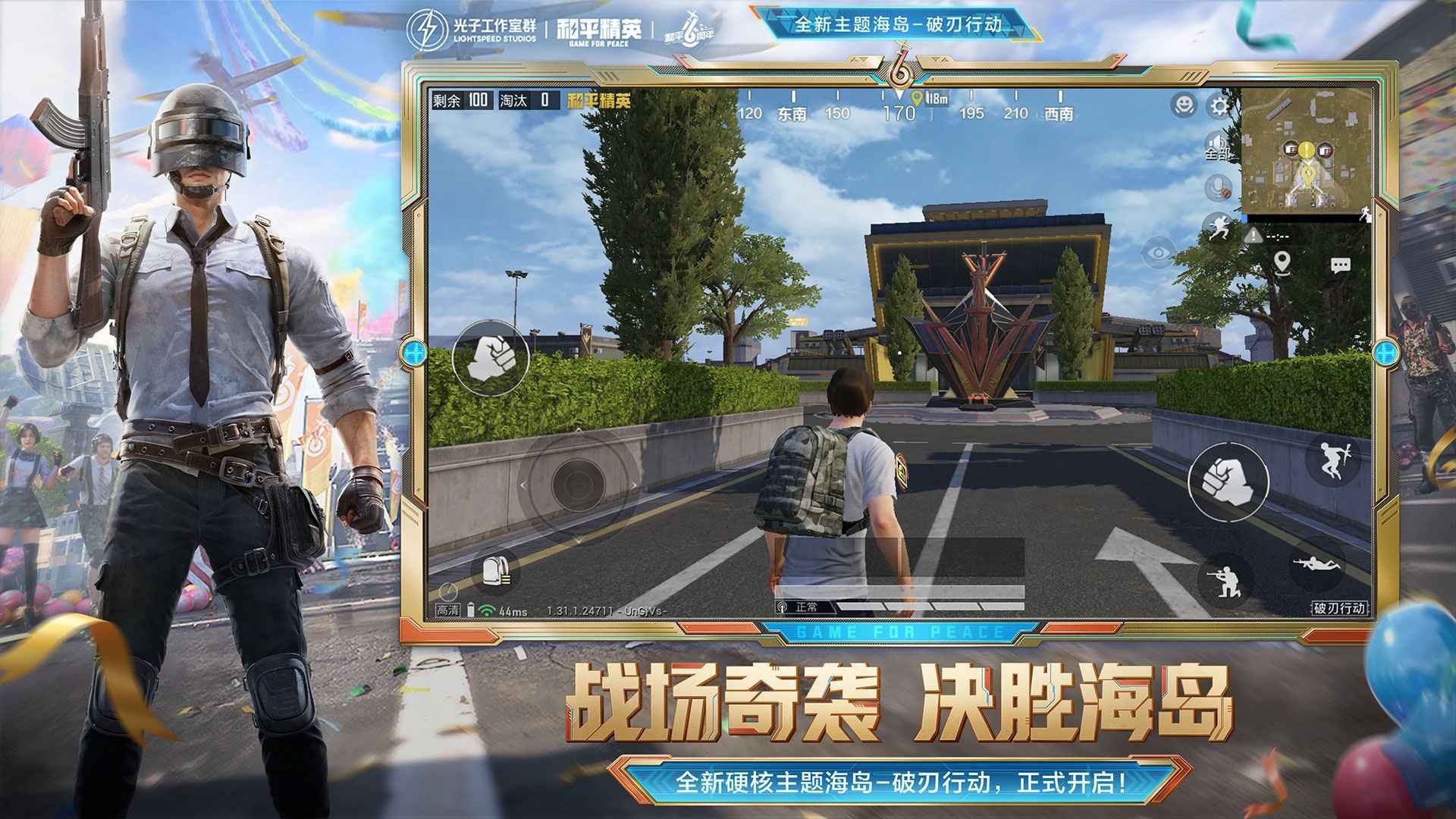The height and width of the screenshot is (819, 1456).
Task: Toggle the free-look eye icon
Action: [x=1159, y=253]
